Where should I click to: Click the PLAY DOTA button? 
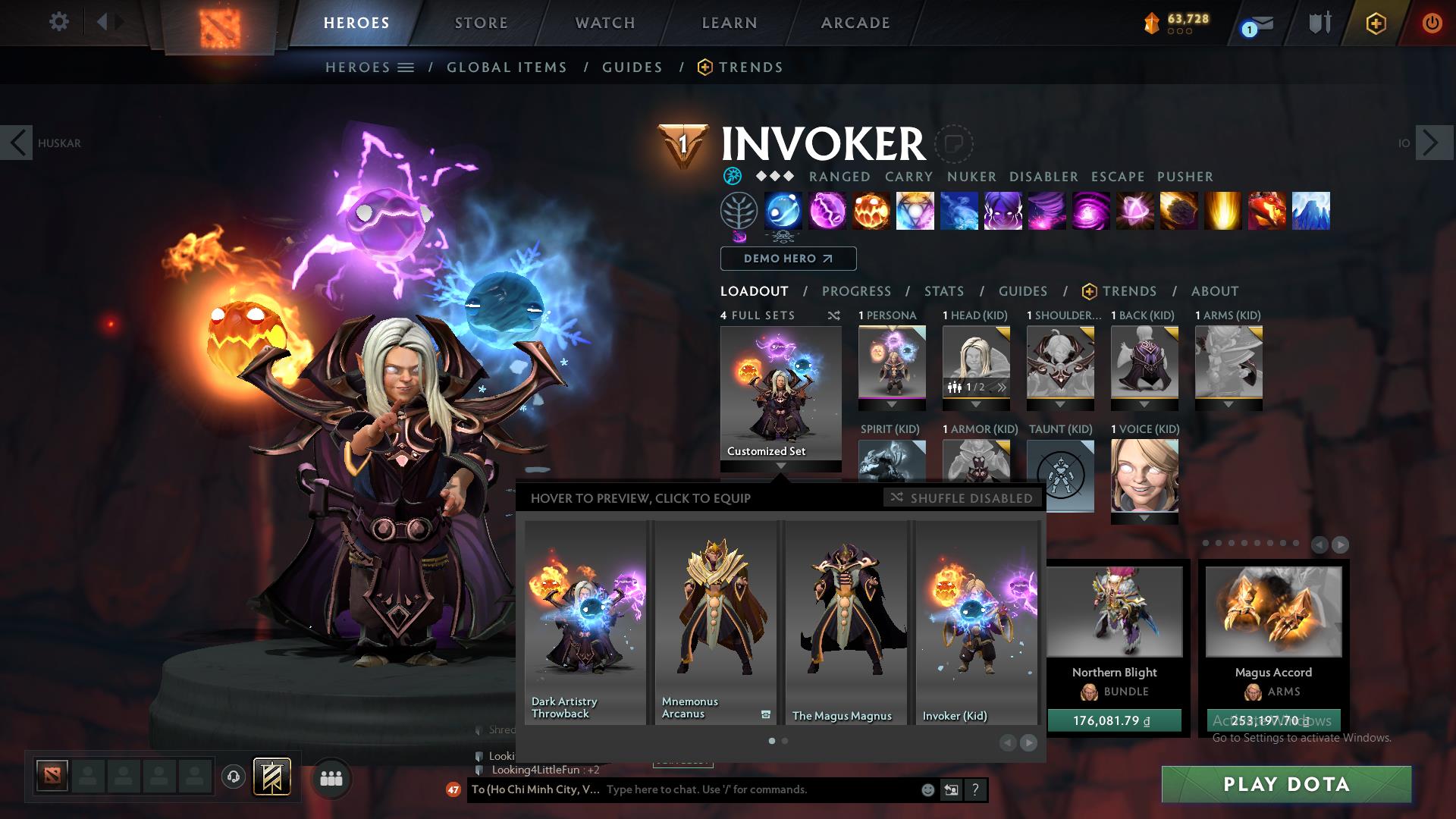pos(1287,785)
